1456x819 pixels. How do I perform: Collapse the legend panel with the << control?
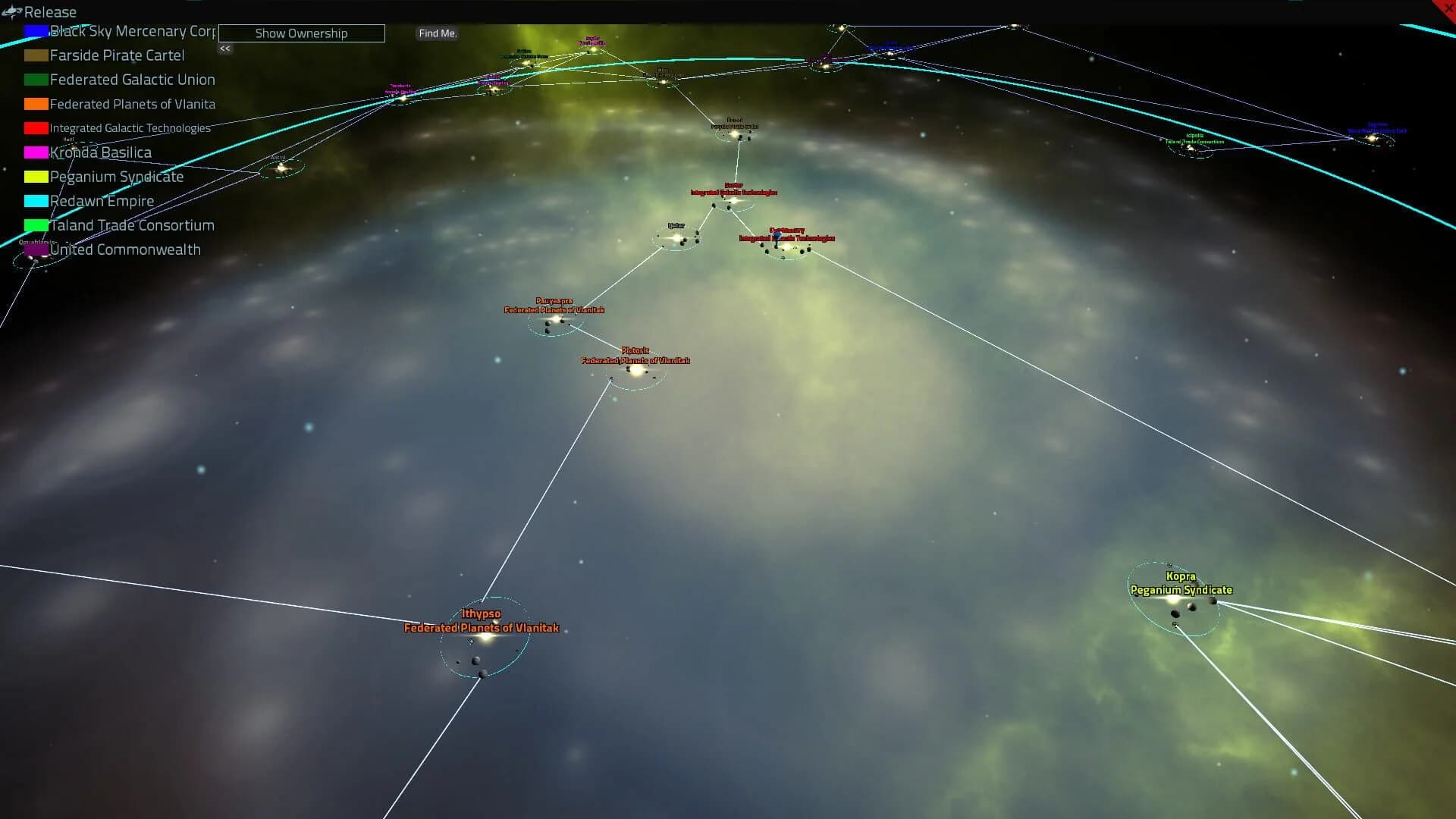(224, 49)
